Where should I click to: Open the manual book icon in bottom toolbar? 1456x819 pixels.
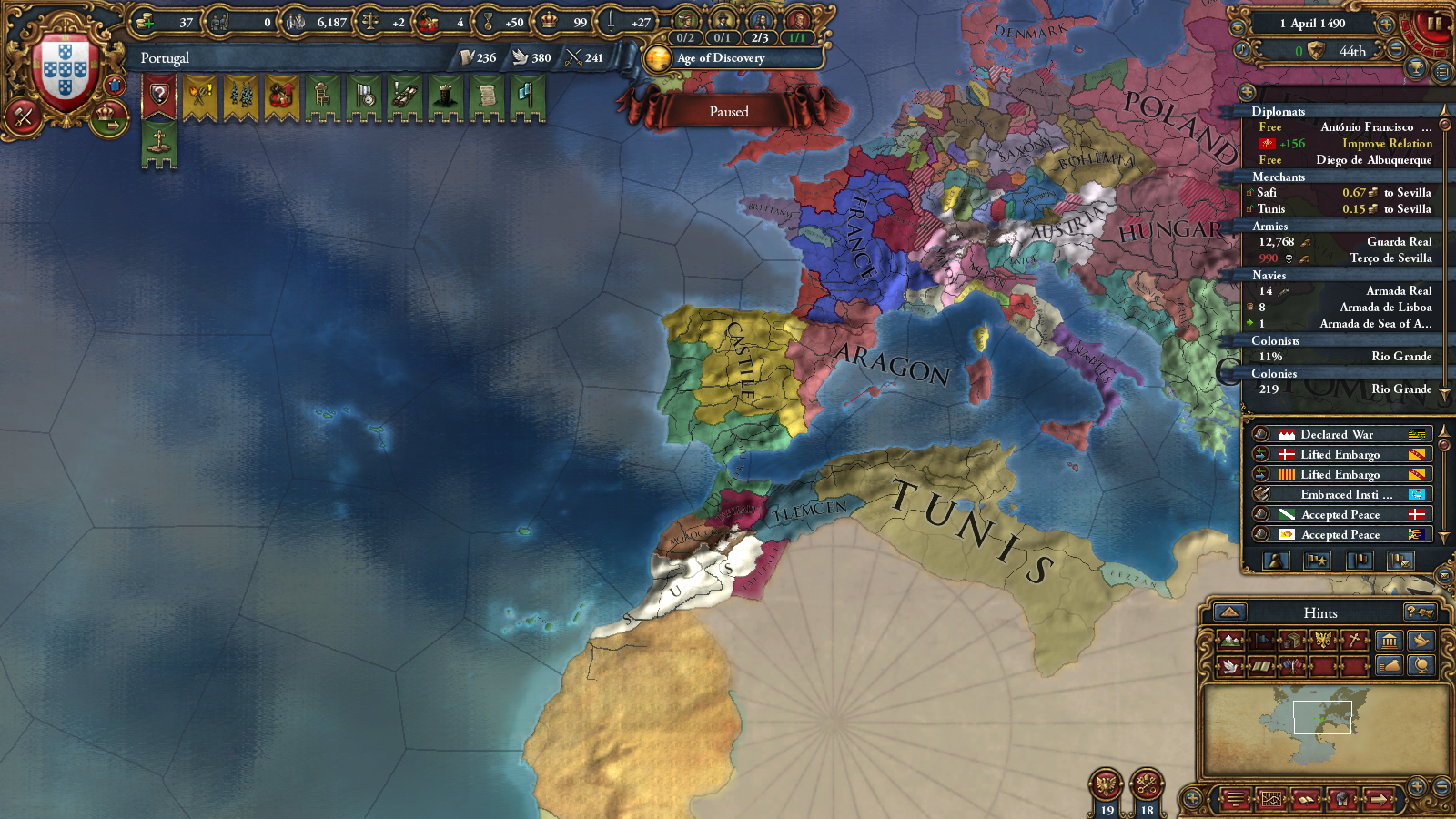point(1306,799)
